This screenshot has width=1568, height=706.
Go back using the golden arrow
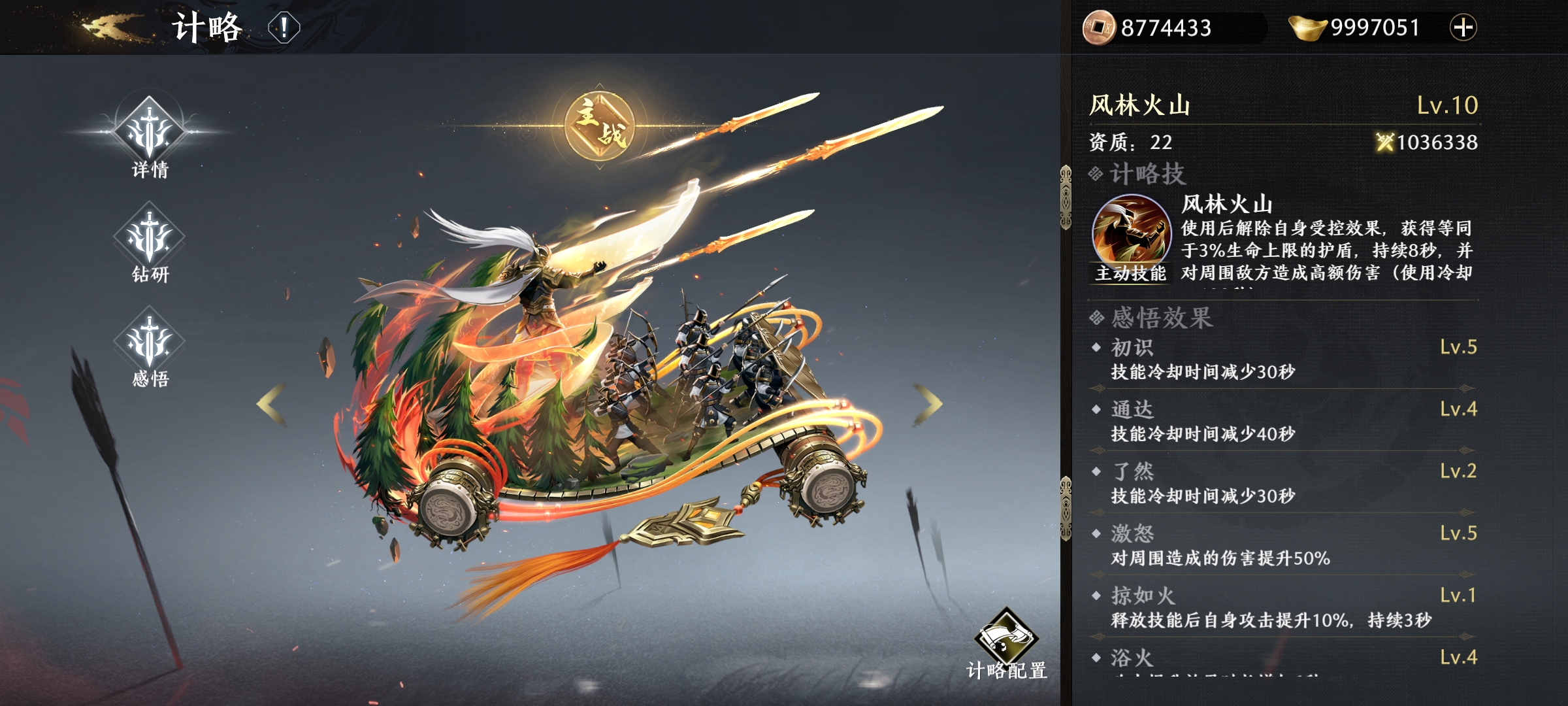pyautogui.click(x=111, y=27)
